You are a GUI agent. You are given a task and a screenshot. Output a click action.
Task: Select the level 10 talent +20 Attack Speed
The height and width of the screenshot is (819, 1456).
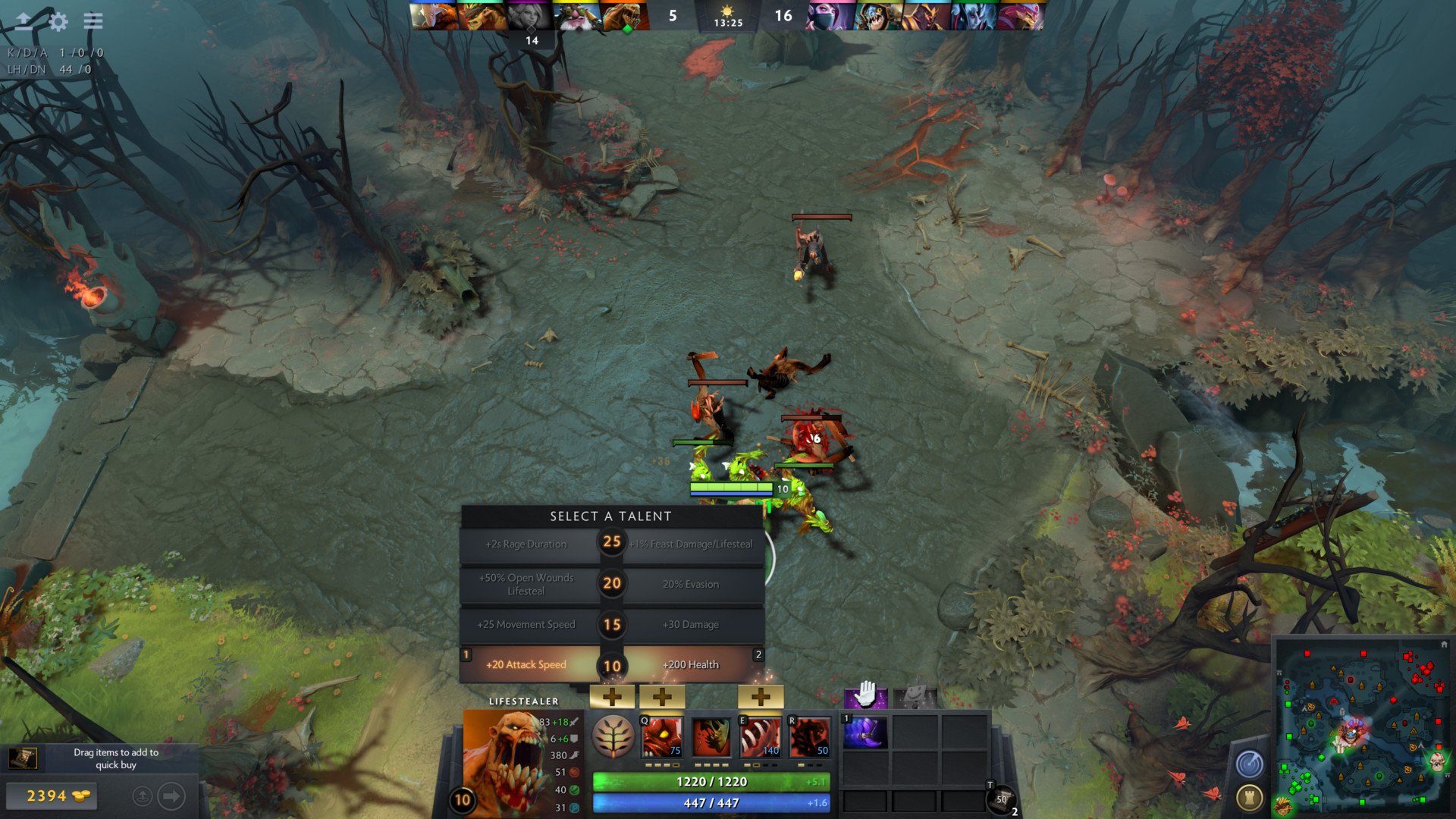[x=526, y=664]
